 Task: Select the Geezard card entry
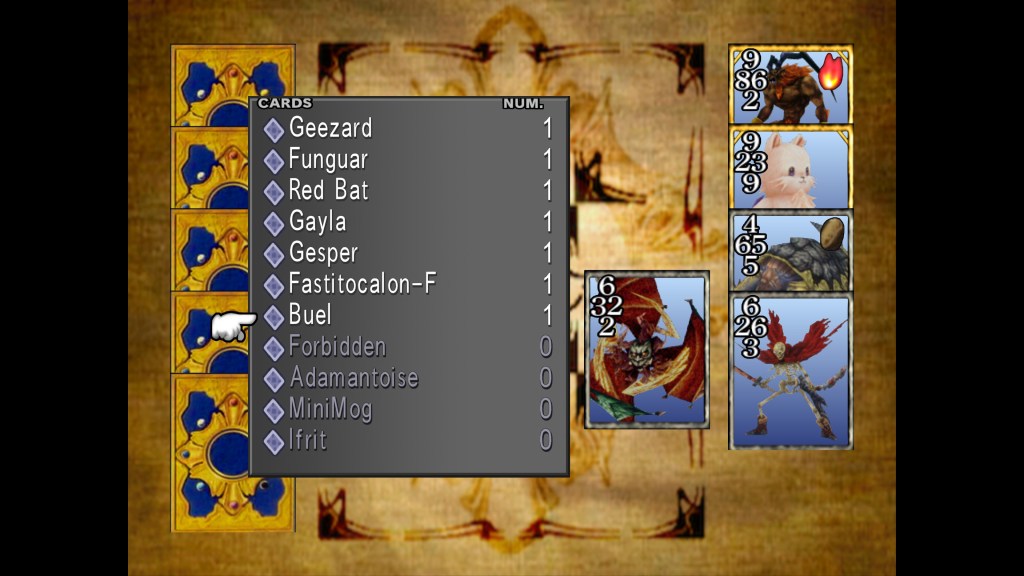click(x=330, y=128)
